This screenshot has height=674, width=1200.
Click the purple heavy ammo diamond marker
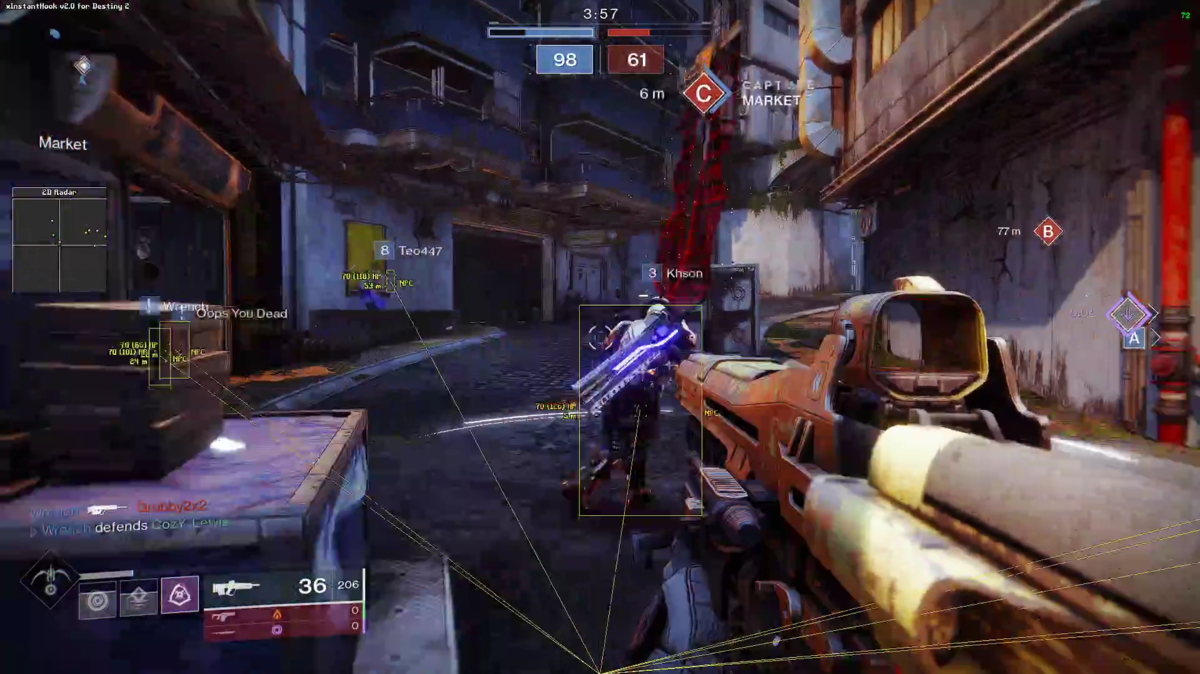(x=1130, y=313)
